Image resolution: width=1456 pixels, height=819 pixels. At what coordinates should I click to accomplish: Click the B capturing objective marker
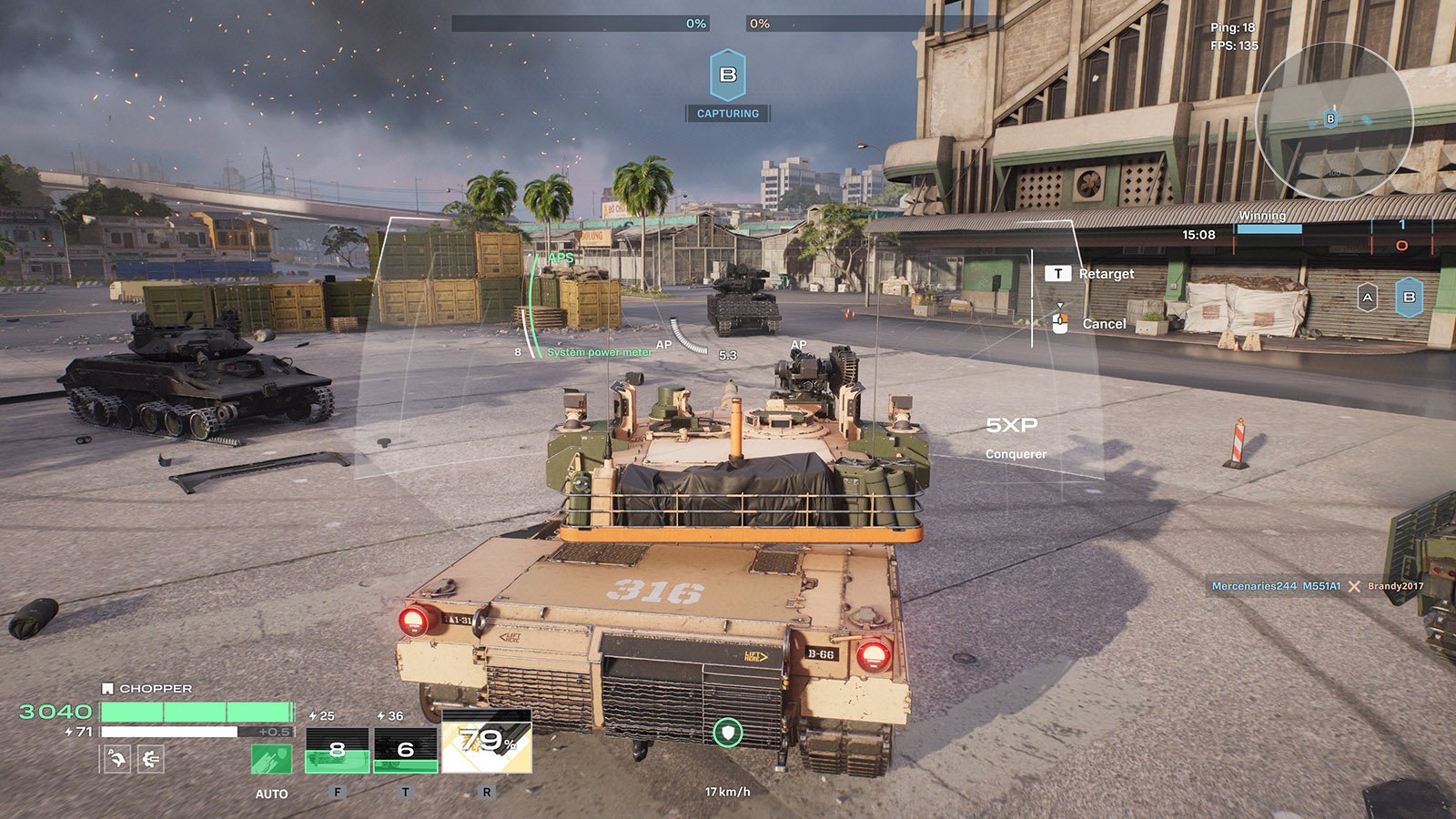tap(727, 76)
